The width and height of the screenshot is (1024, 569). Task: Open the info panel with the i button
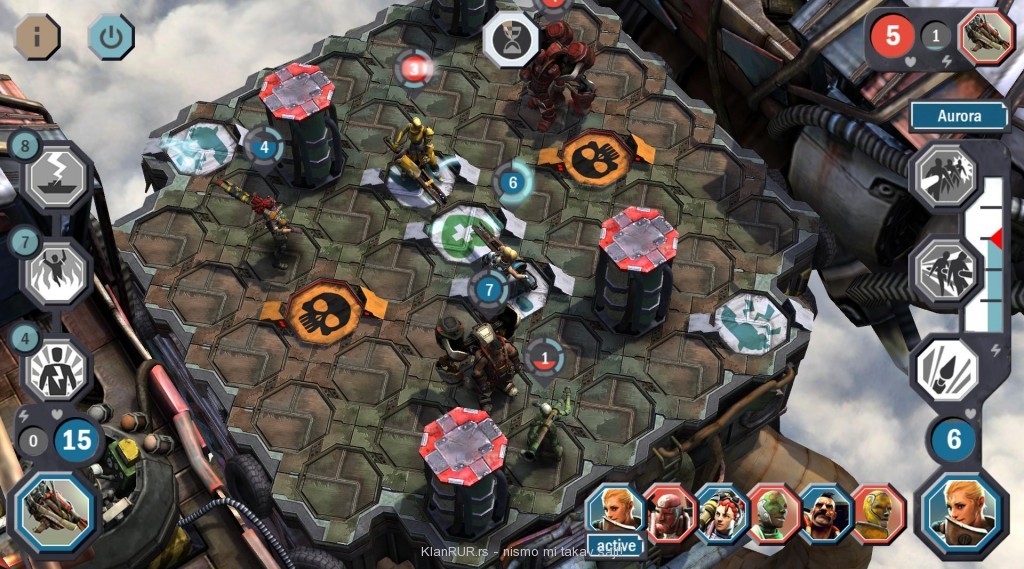click(37, 37)
